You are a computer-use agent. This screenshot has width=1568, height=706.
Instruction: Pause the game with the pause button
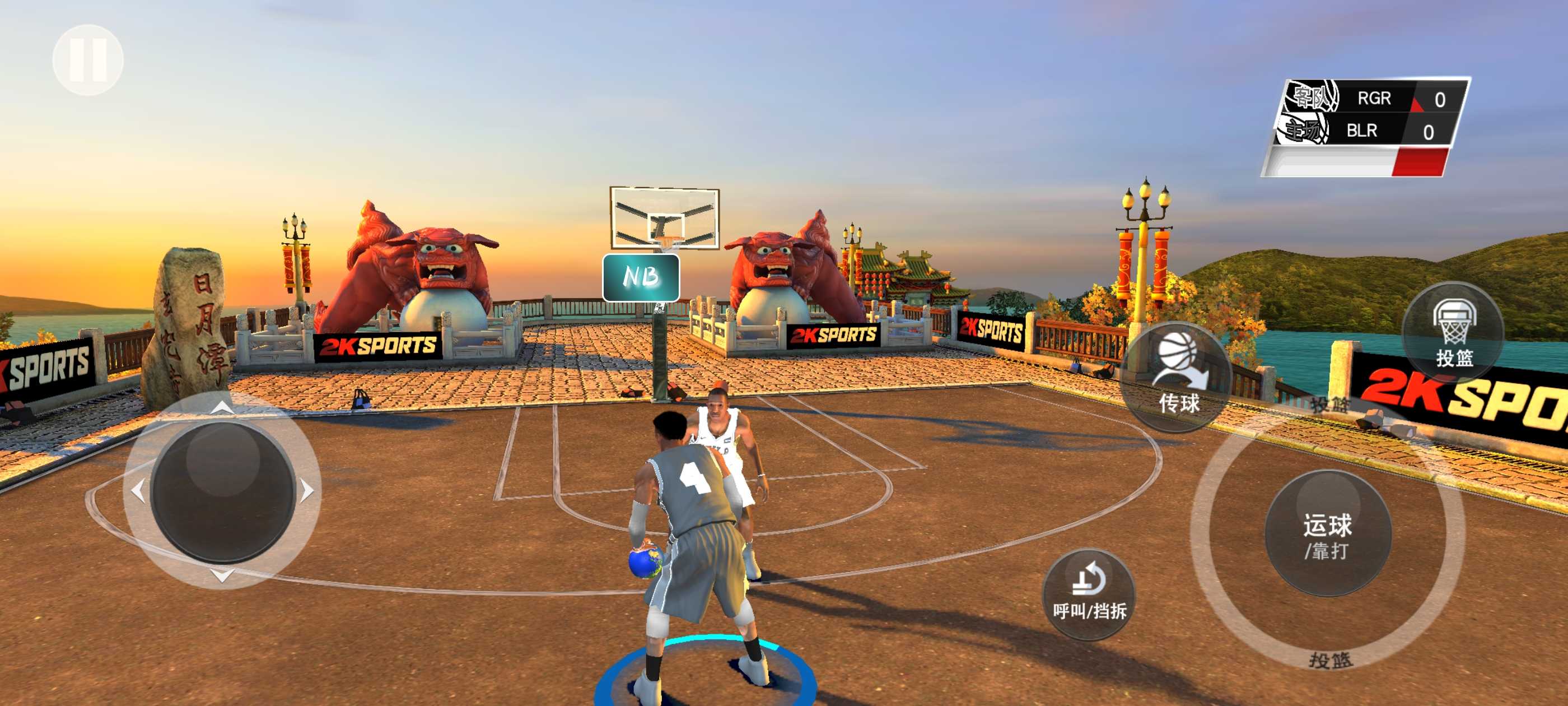click(88, 60)
